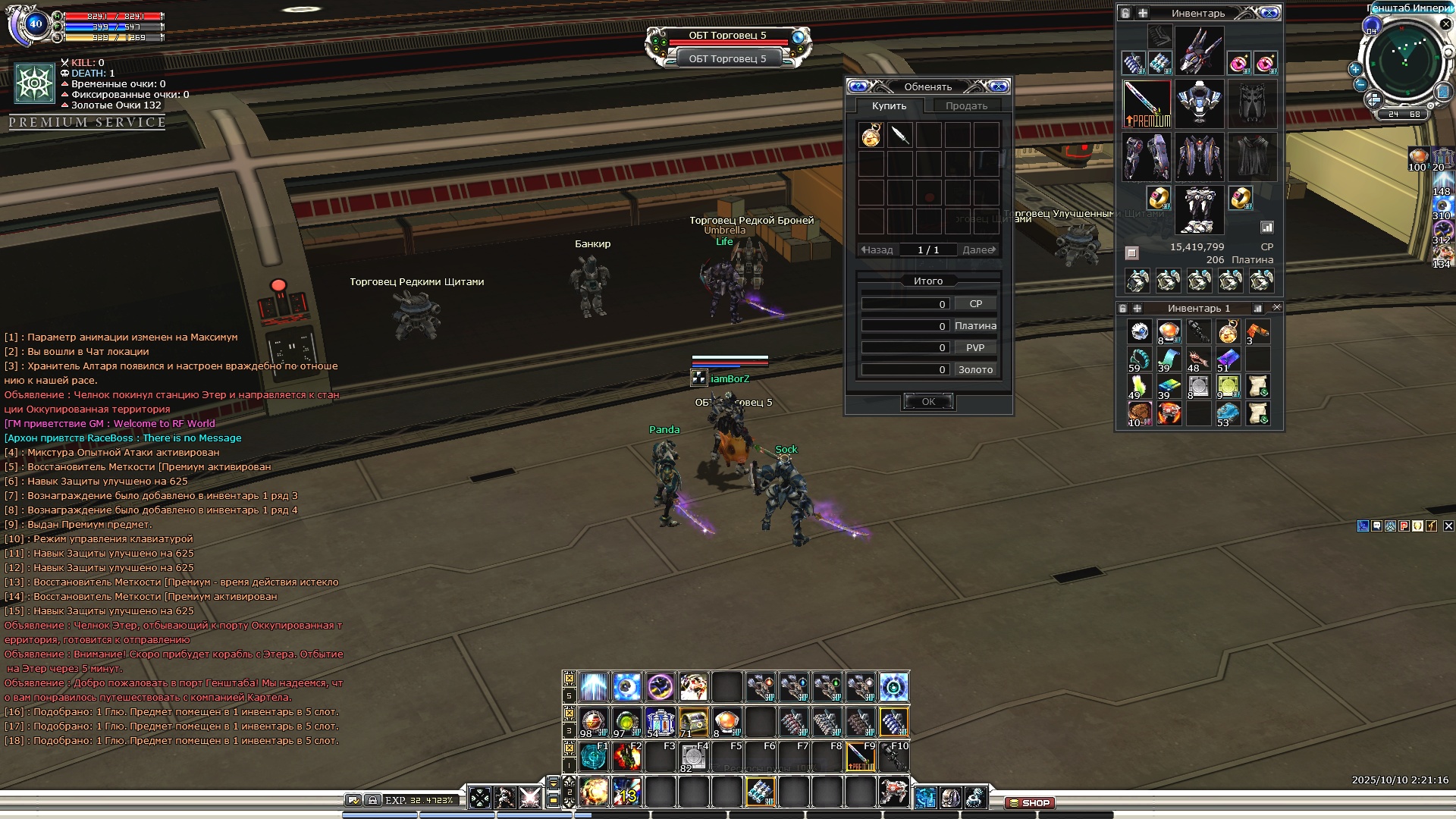1456x819 pixels.
Task: Open the SHOP button on the bottom bar
Action: (1030, 802)
